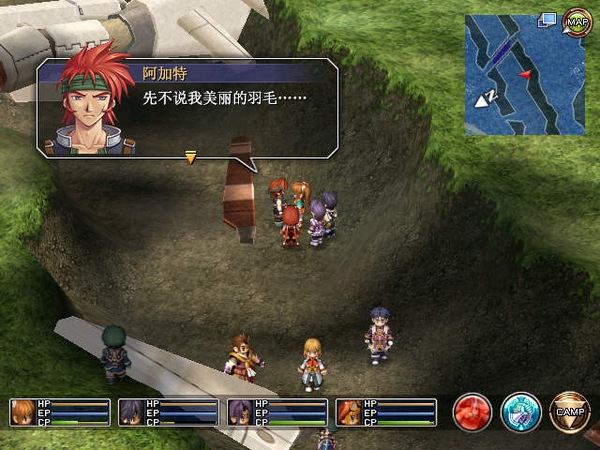
Task: Select the blue shield emblem button
Action: point(521,412)
